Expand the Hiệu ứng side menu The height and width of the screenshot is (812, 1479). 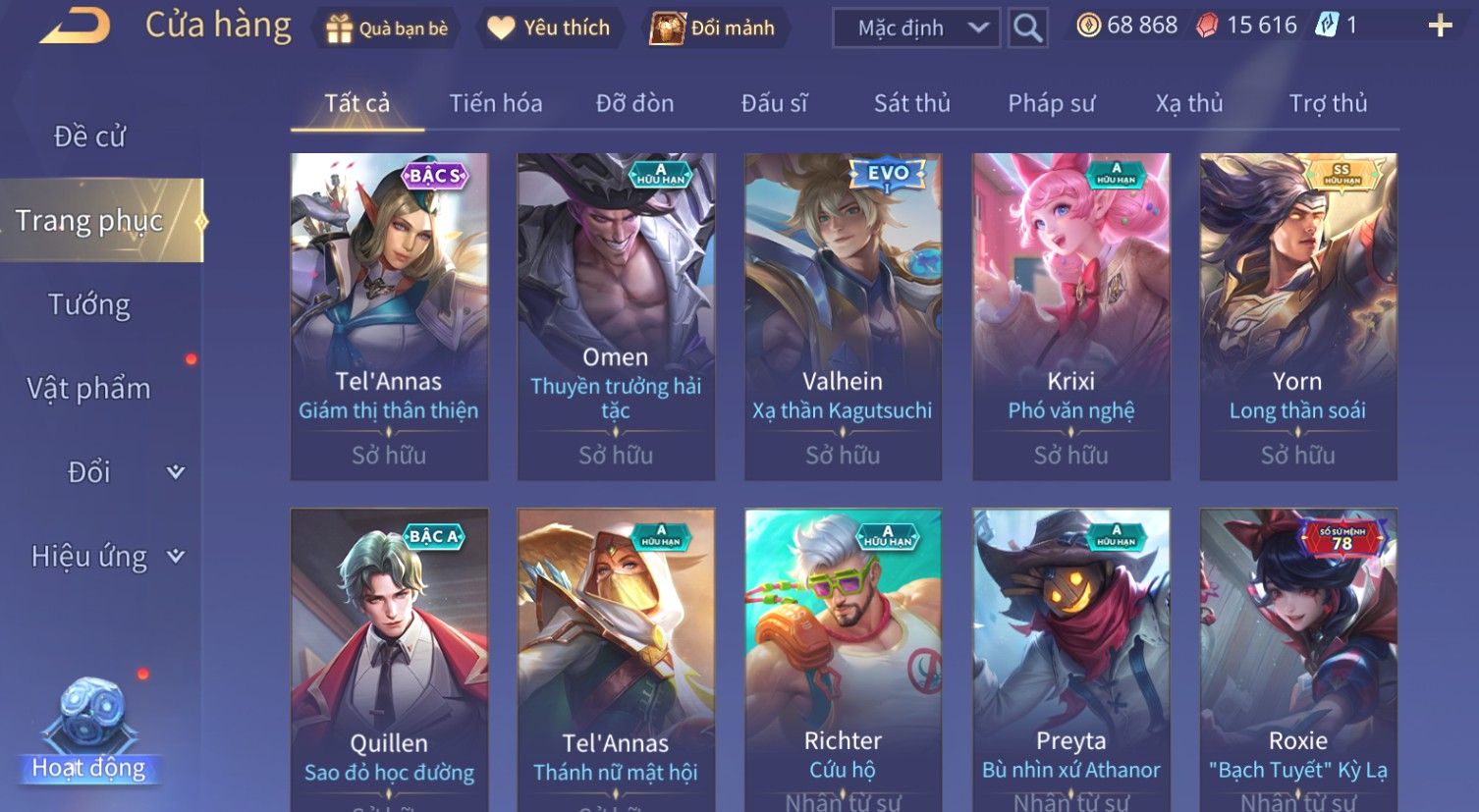tap(106, 557)
